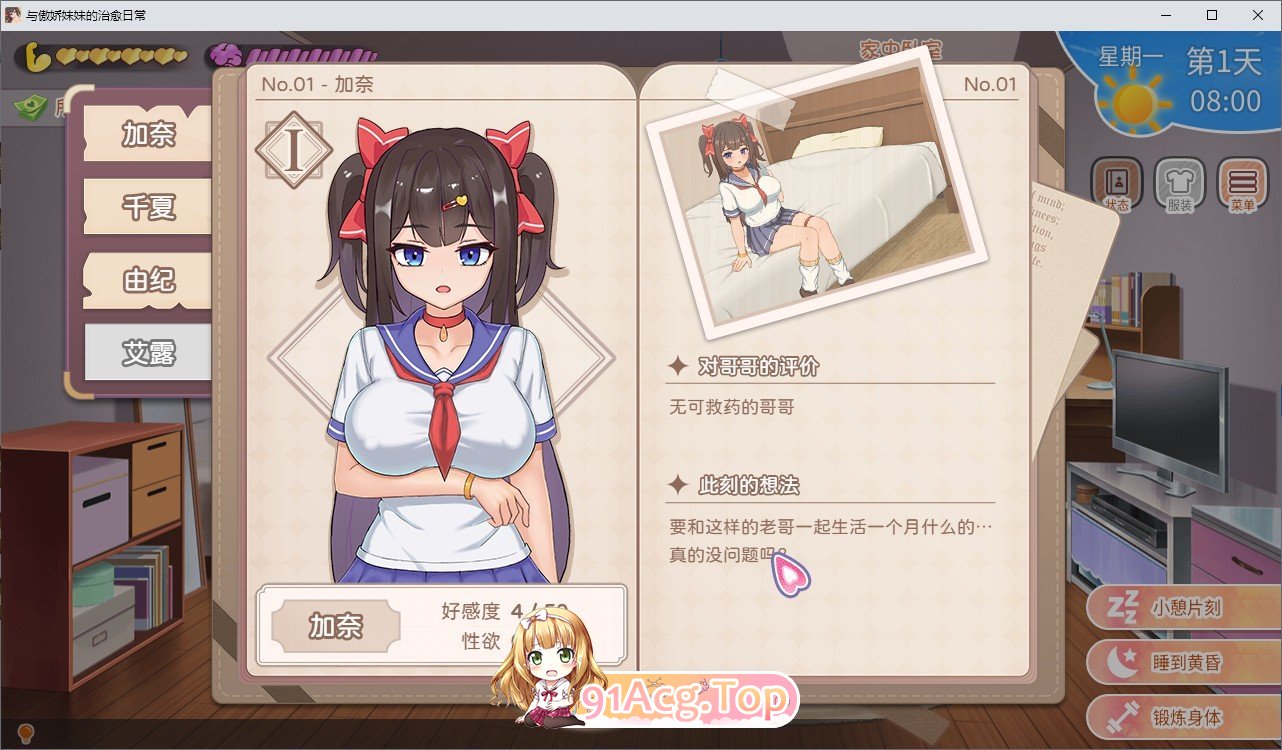Choose the 艾露 character tab
The width and height of the screenshot is (1282, 750).
click(148, 352)
